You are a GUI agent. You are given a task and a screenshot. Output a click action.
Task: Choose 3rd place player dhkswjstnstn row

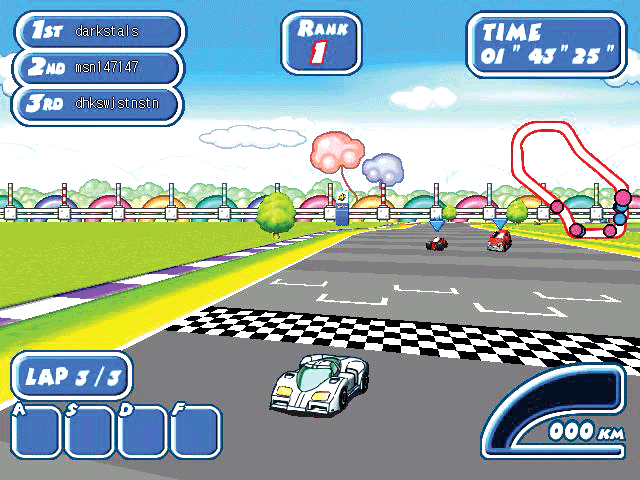tap(98, 104)
